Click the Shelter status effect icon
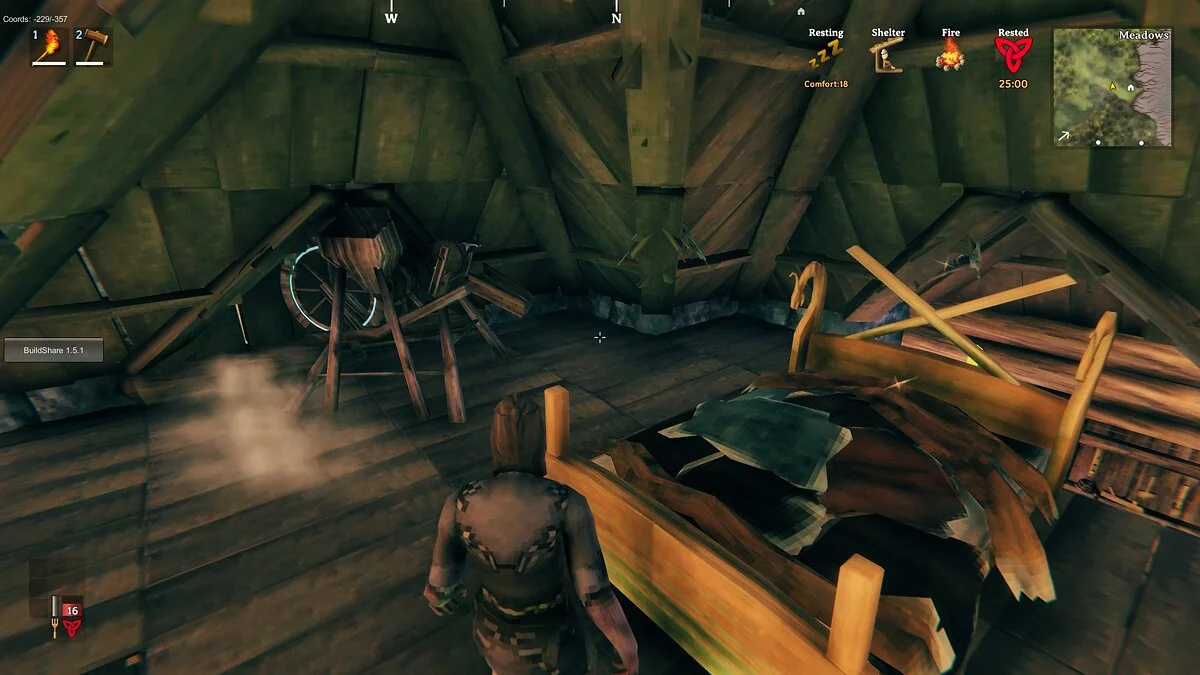The image size is (1200, 675). click(887, 58)
